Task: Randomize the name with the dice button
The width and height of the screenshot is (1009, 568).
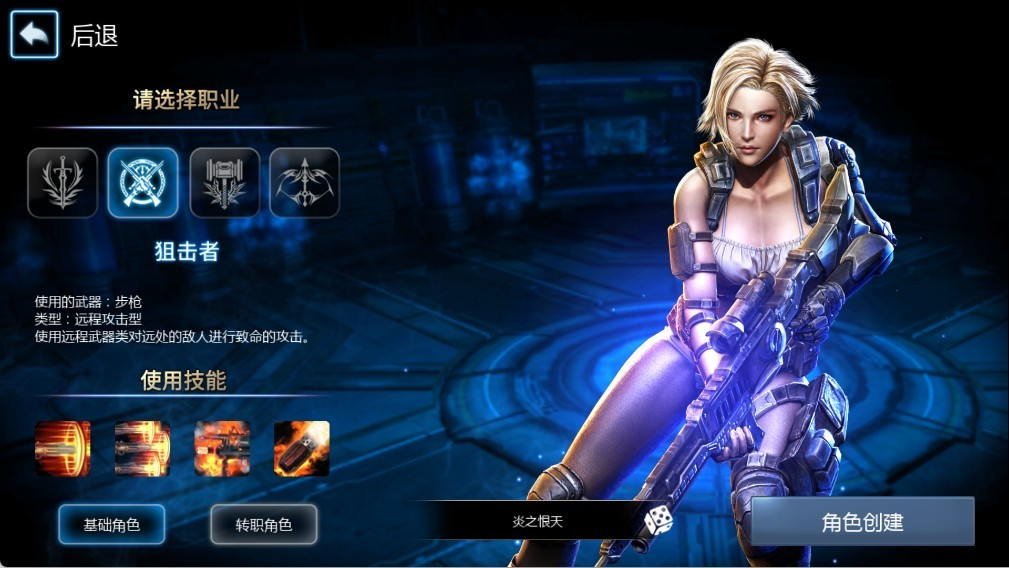Action: pos(657,520)
